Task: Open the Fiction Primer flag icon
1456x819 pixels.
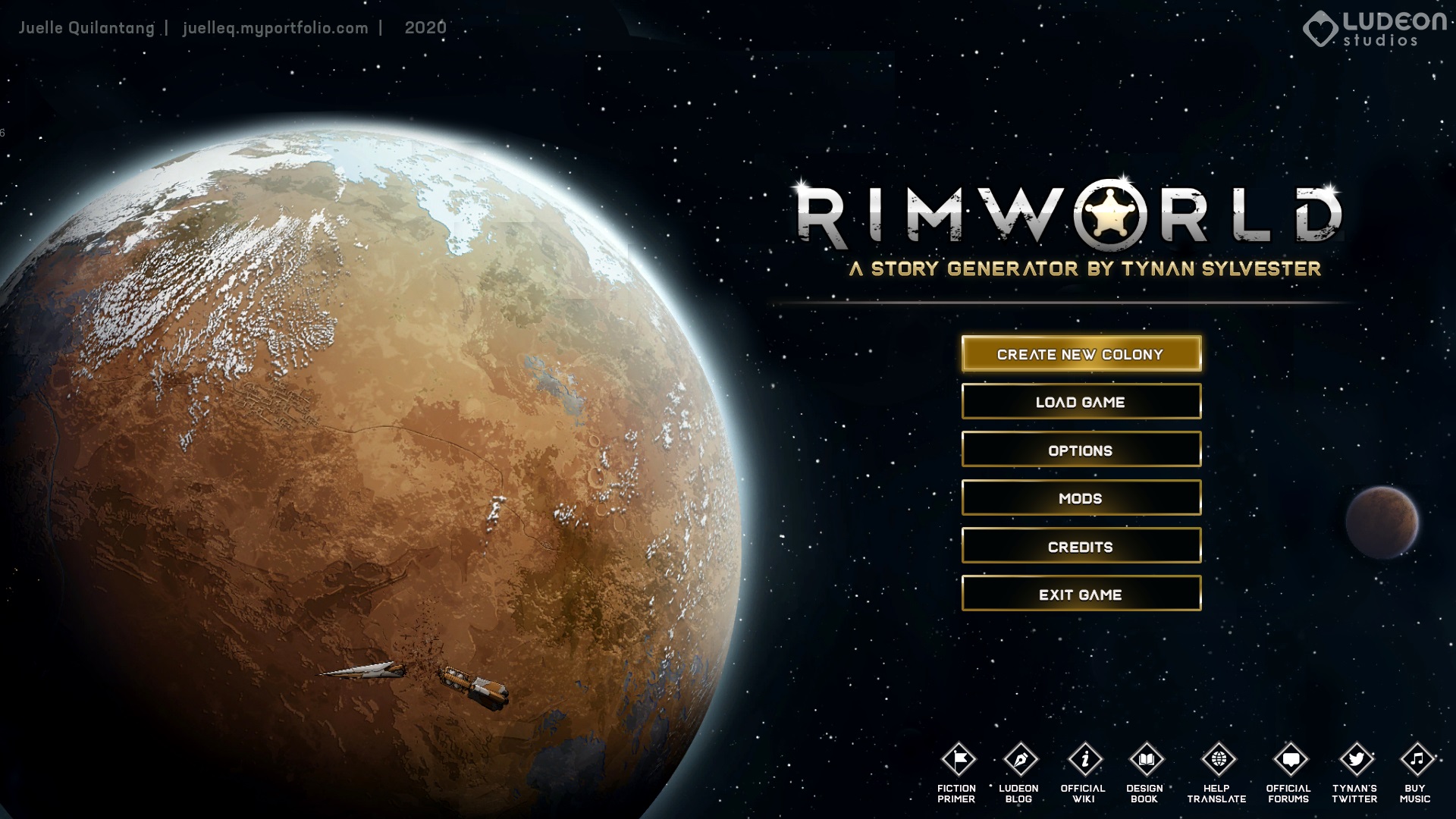Action: click(958, 760)
